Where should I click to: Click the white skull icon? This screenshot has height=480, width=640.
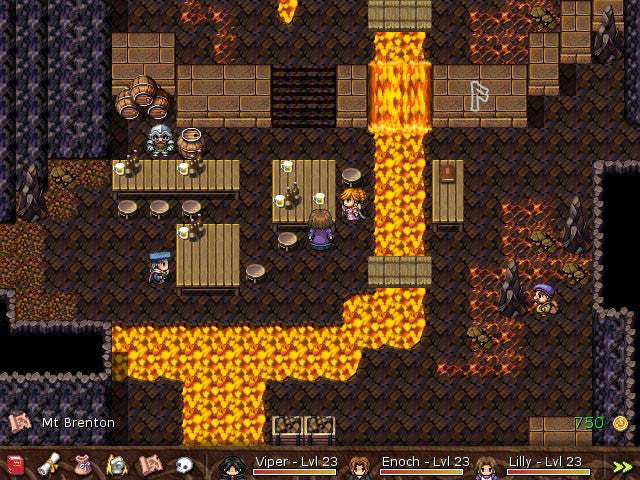coord(184,465)
